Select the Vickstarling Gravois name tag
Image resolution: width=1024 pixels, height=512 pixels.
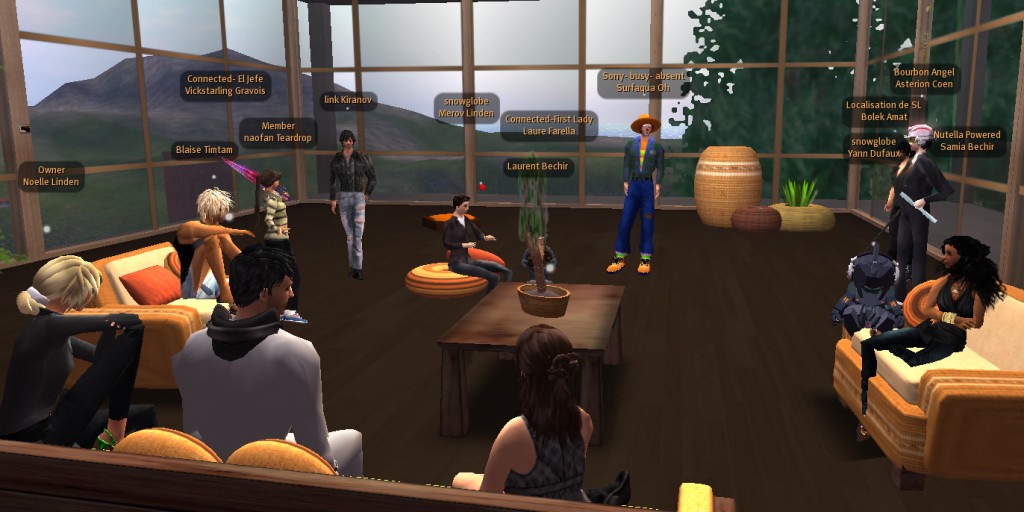[x=225, y=84]
